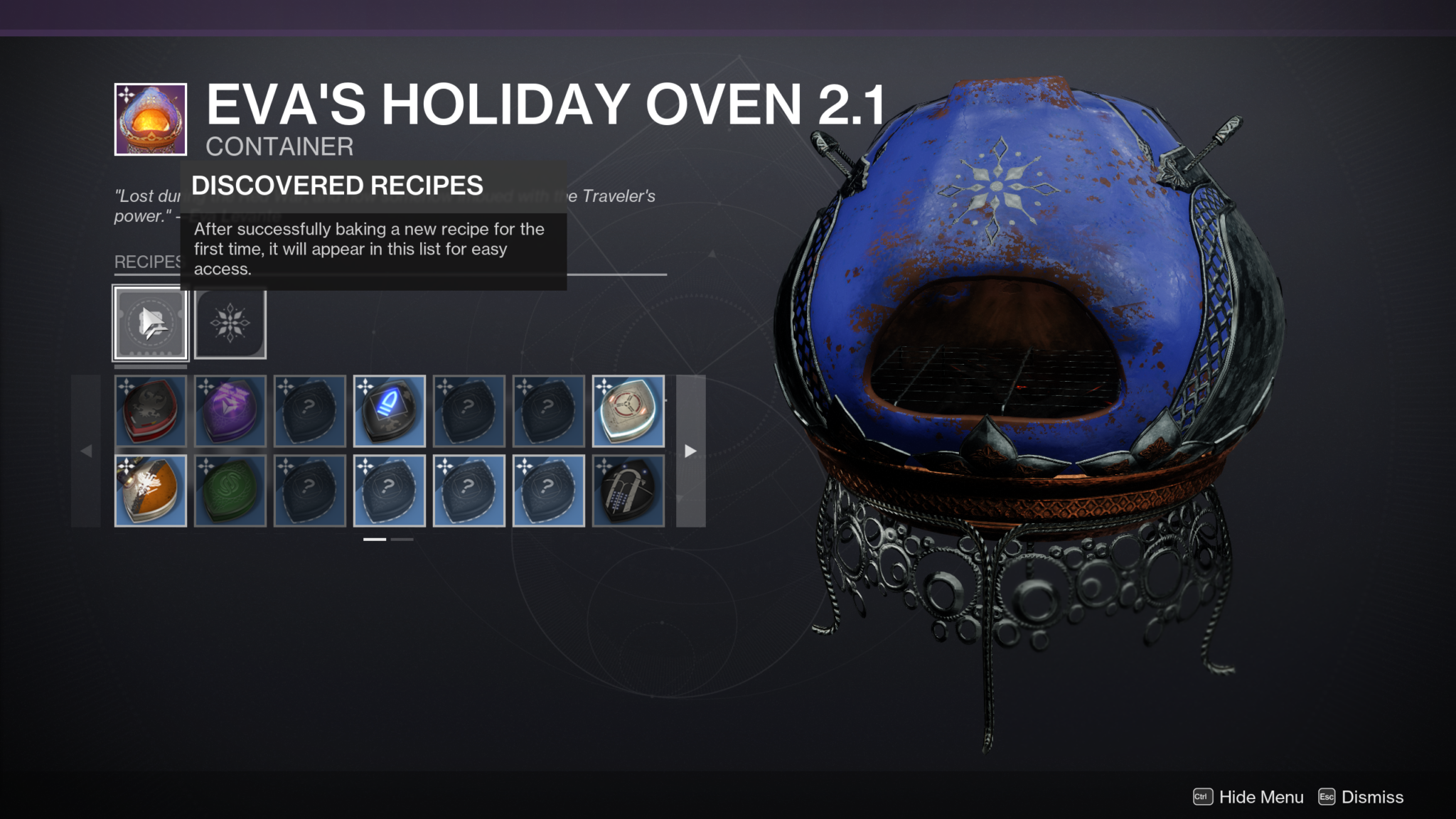Select the red and black bird-emblem cookie
Screen dimensions: 1456x819
click(151, 411)
